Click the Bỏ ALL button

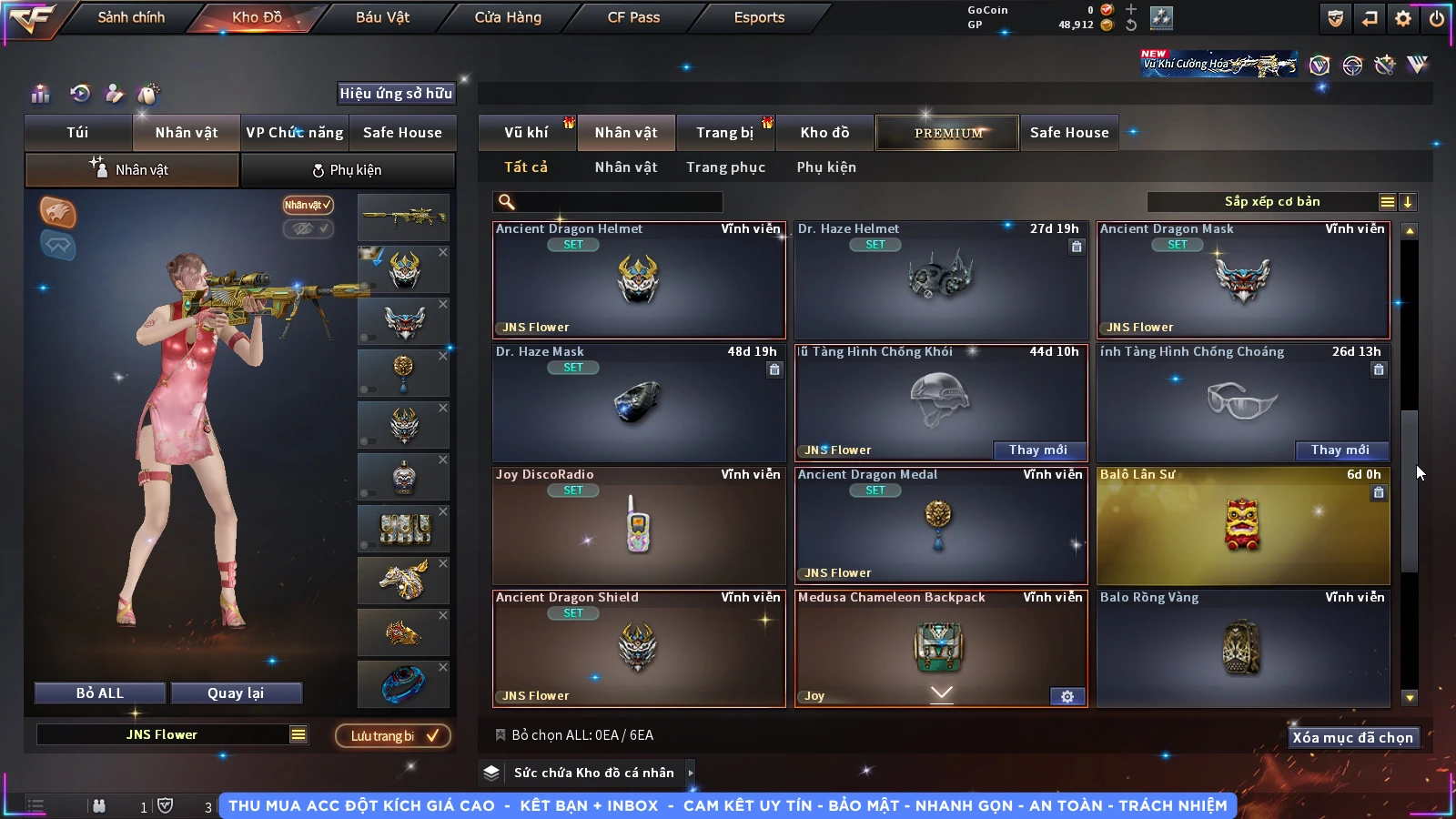click(99, 693)
